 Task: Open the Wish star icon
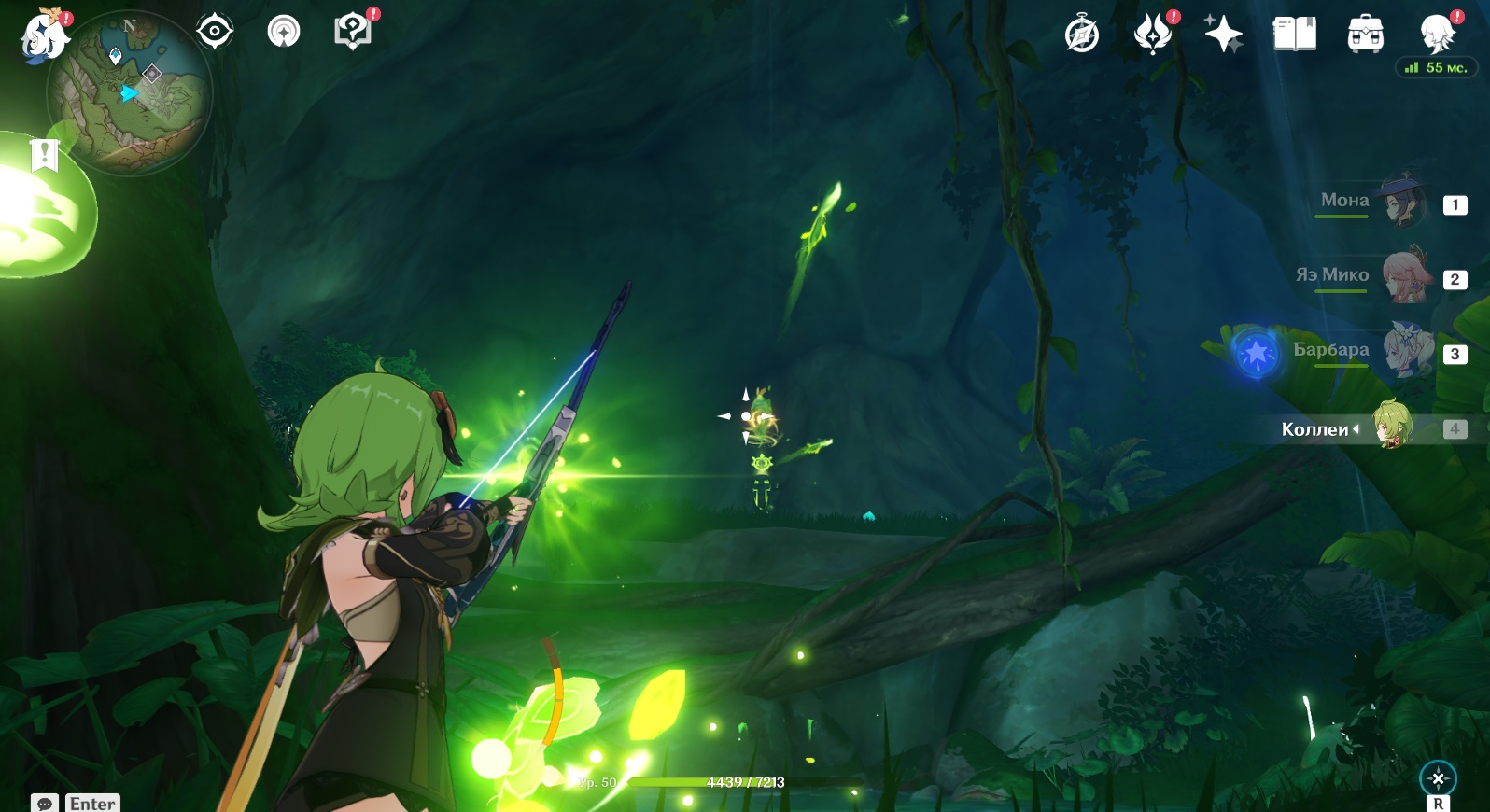click(x=1223, y=35)
